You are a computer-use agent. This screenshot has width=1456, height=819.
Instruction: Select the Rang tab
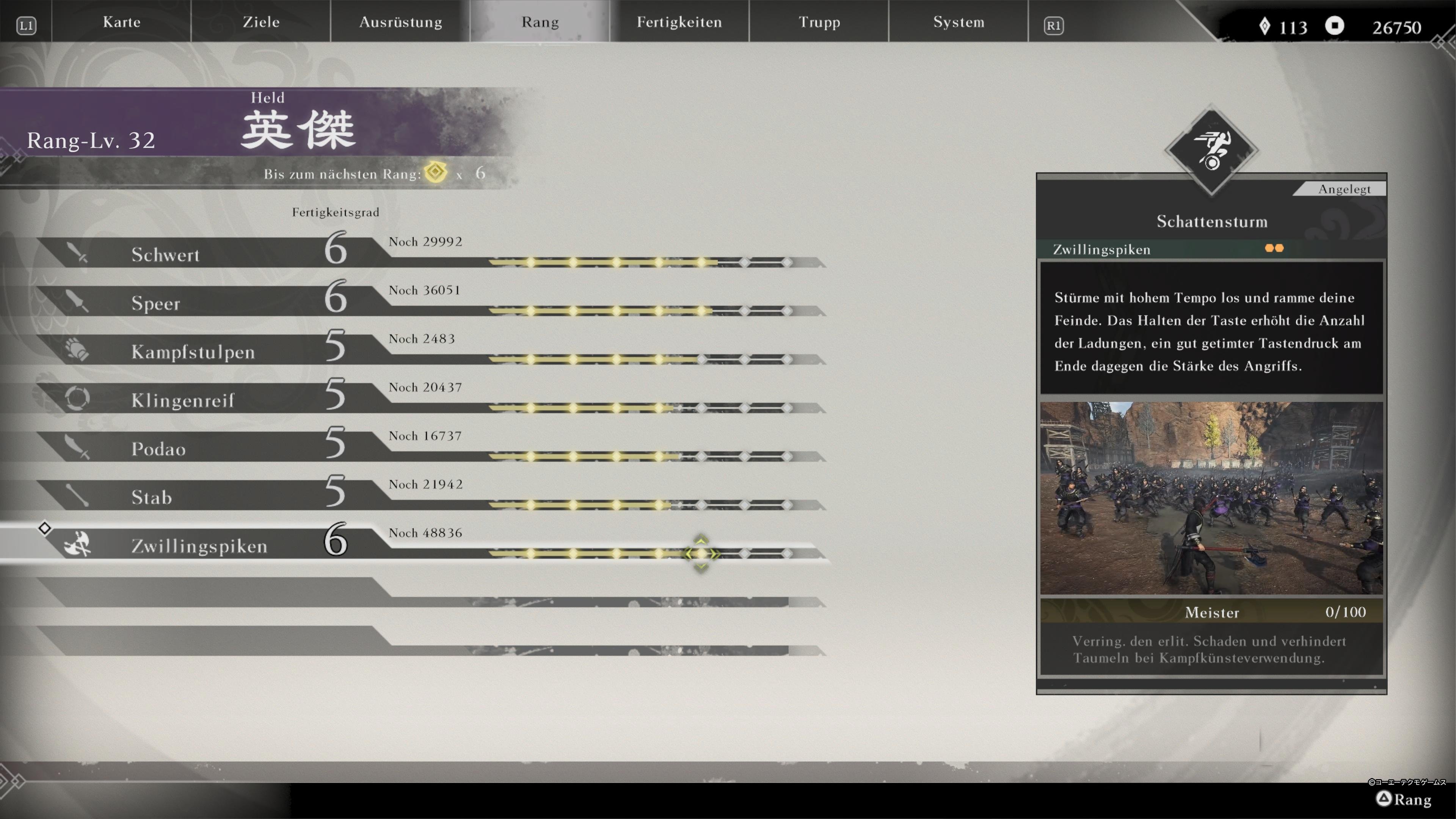pos(540,22)
